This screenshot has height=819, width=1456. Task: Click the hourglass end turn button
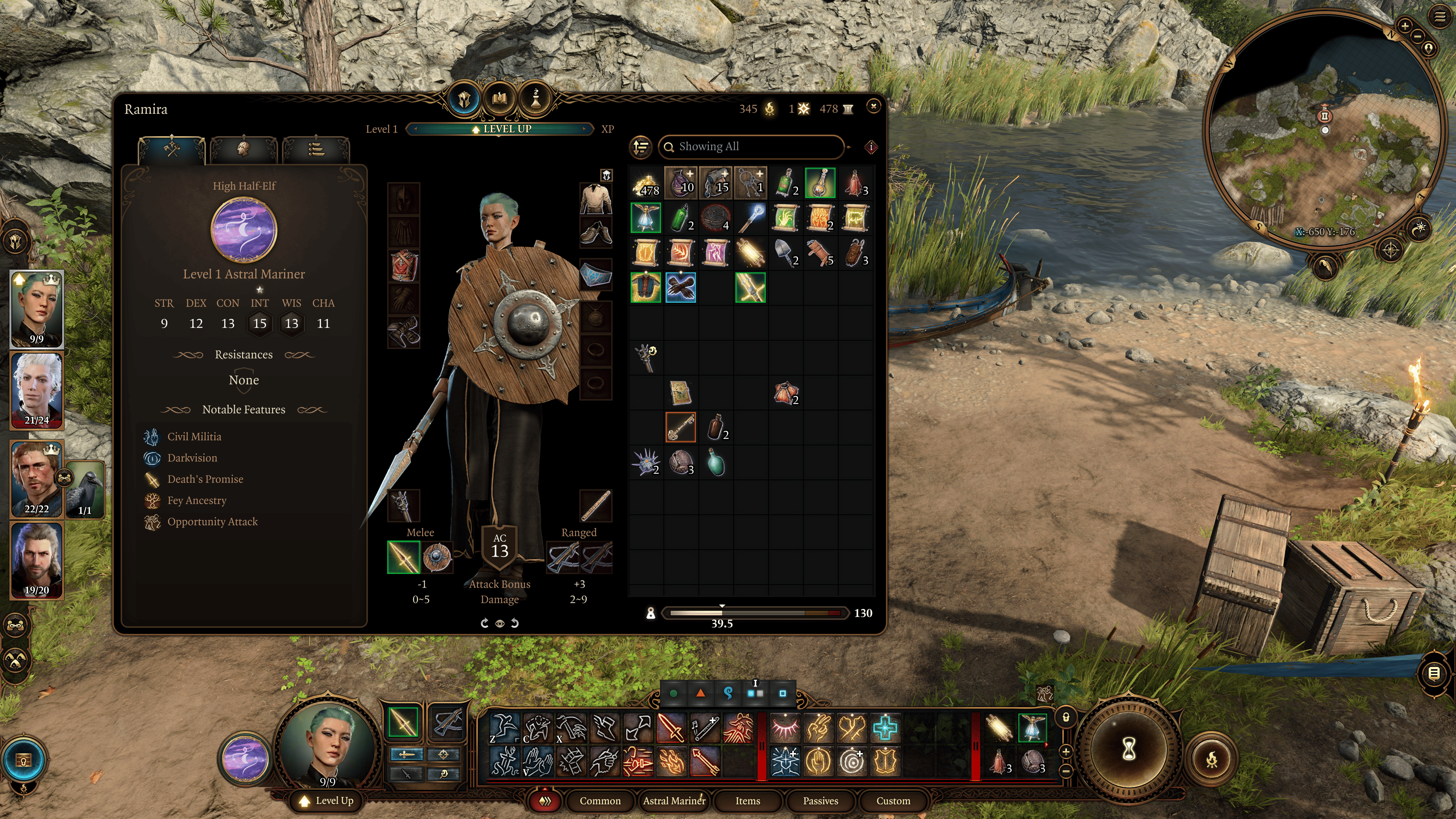(x=1128, y=750)
